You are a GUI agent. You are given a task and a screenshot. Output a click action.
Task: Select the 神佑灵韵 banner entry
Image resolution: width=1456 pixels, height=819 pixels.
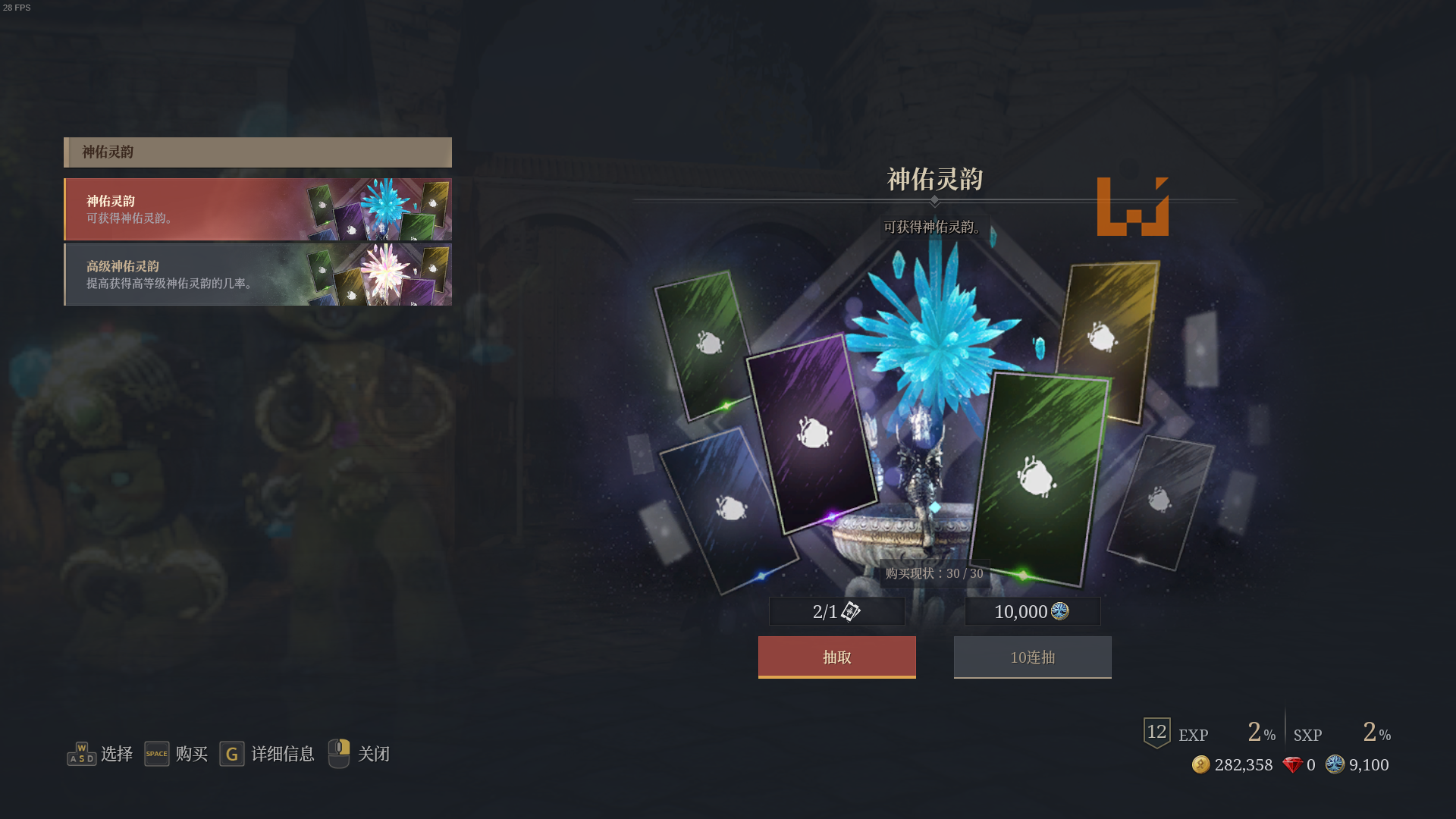[x=258, y=209]
